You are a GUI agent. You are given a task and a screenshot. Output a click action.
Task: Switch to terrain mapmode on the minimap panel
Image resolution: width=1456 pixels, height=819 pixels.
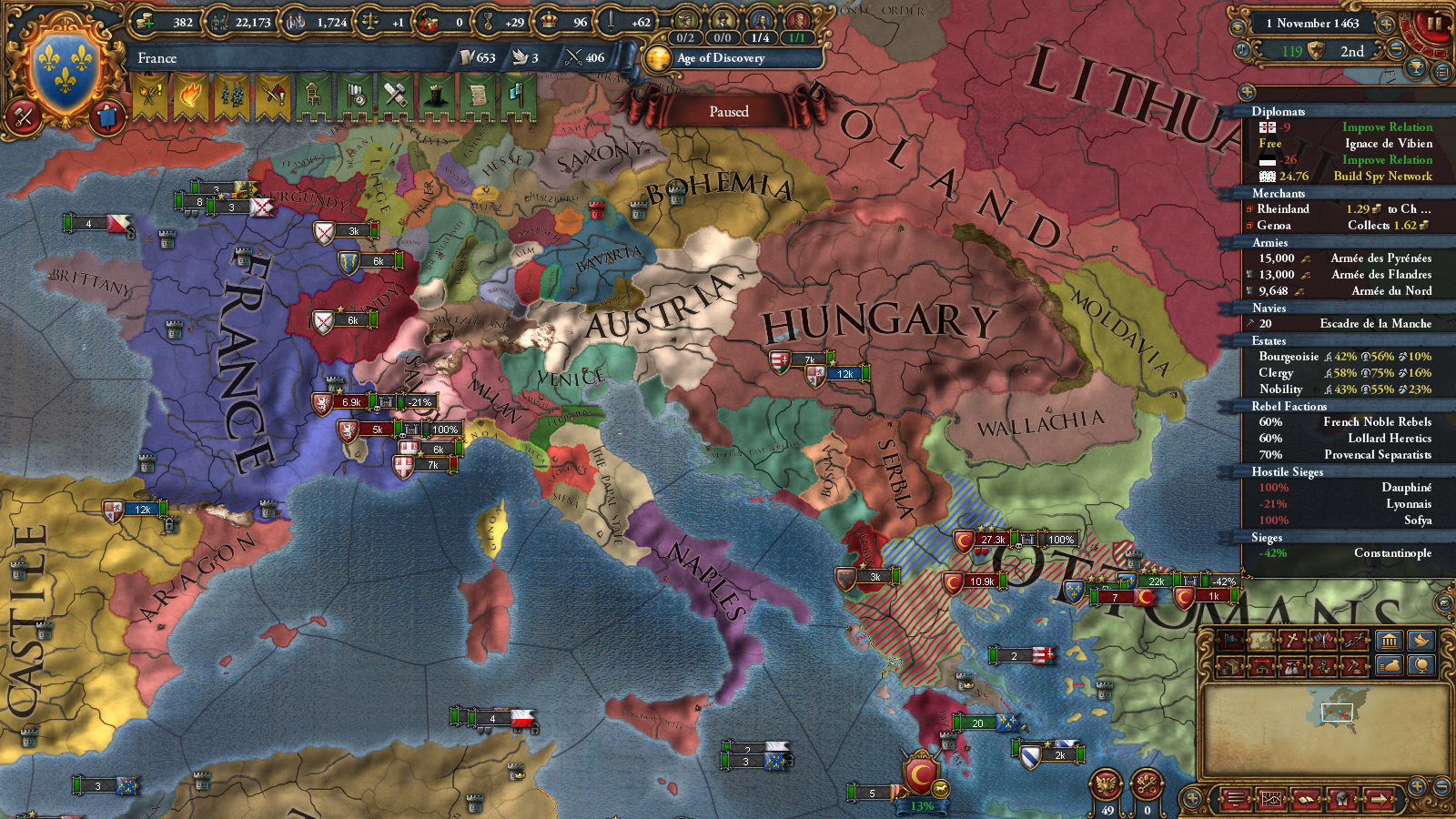click(x=1260, y=639)
